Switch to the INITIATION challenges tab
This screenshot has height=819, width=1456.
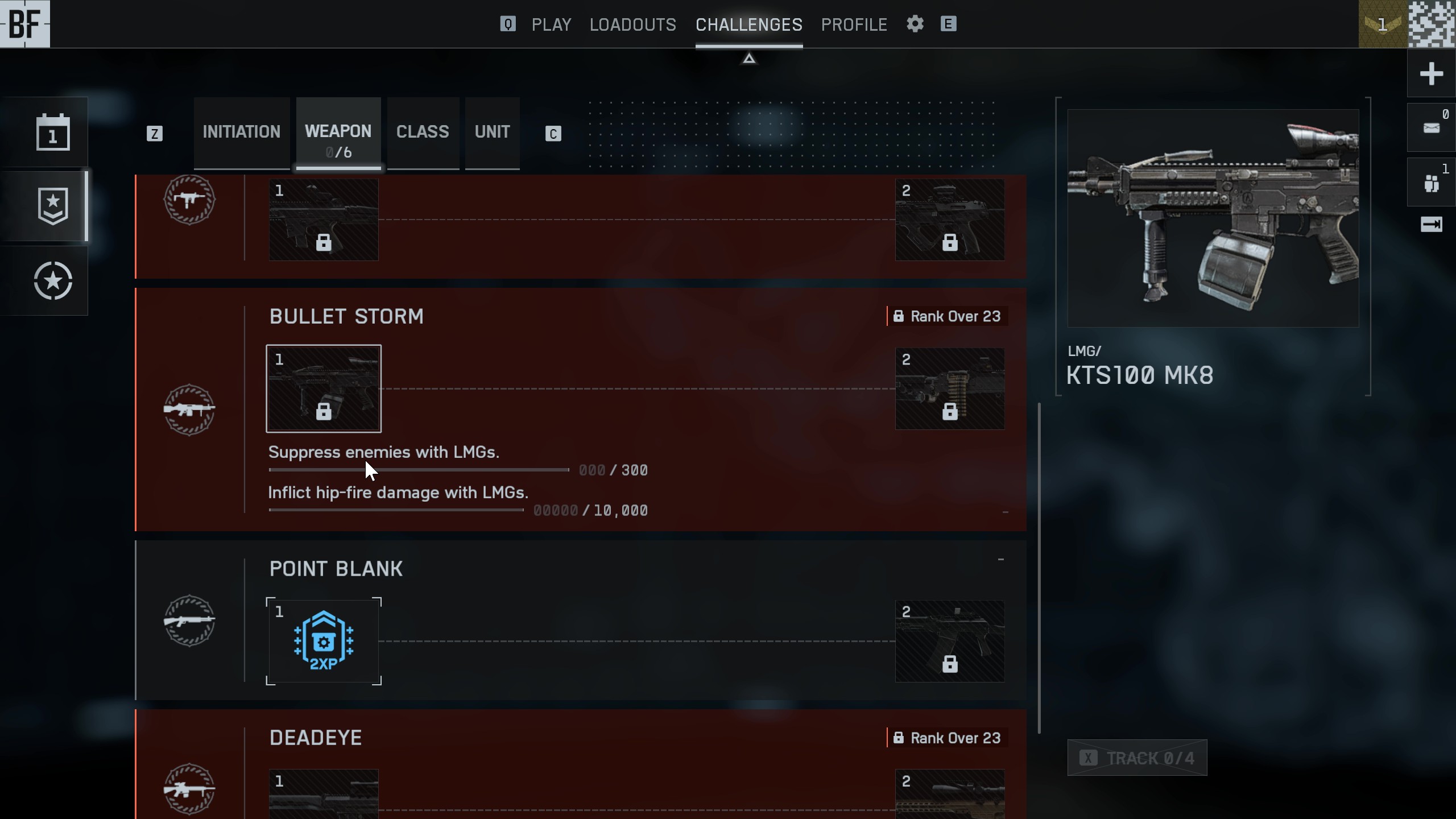pyautogui.click(x=241, y=132)
